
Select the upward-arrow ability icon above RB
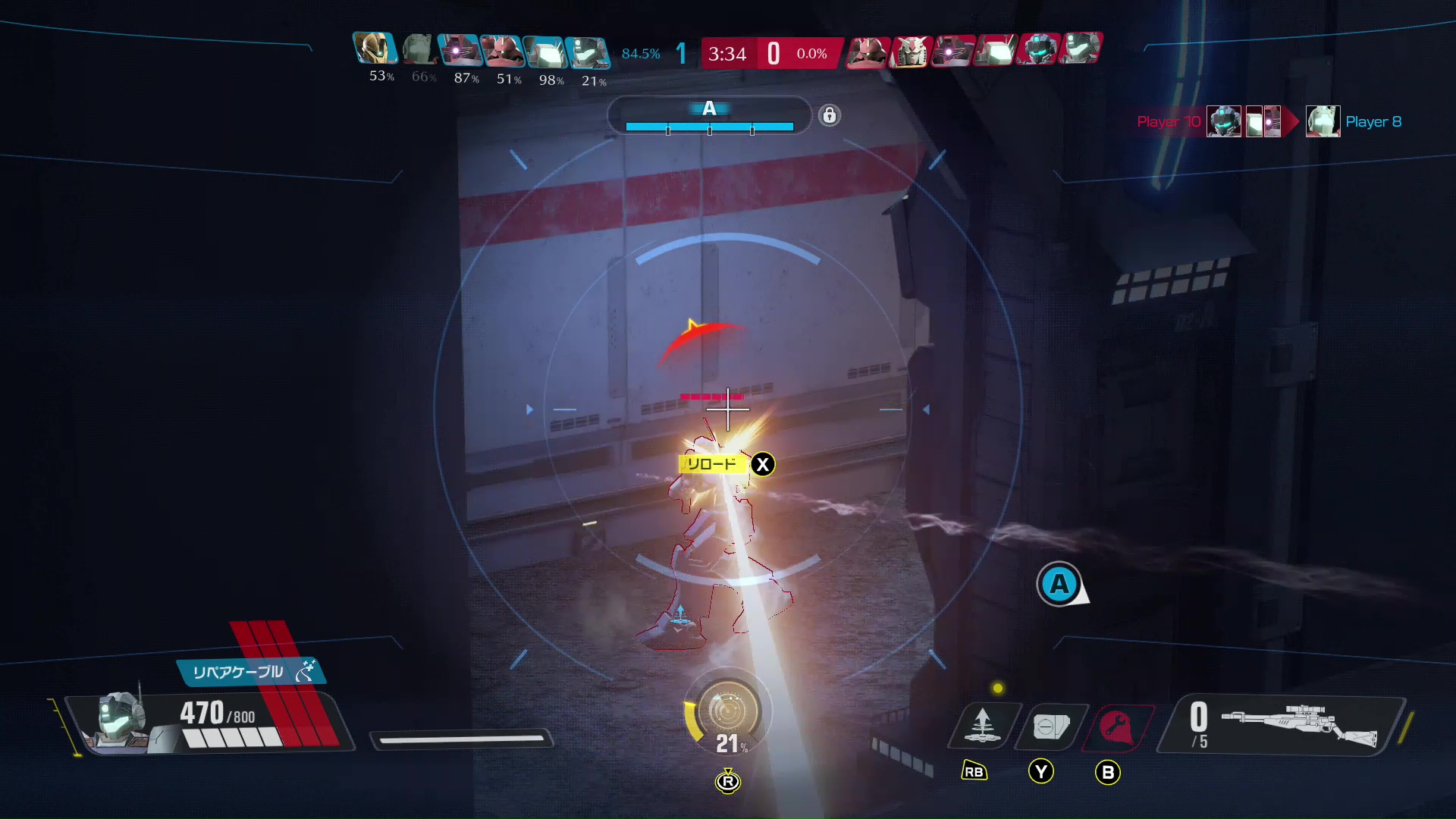point(982,726)
